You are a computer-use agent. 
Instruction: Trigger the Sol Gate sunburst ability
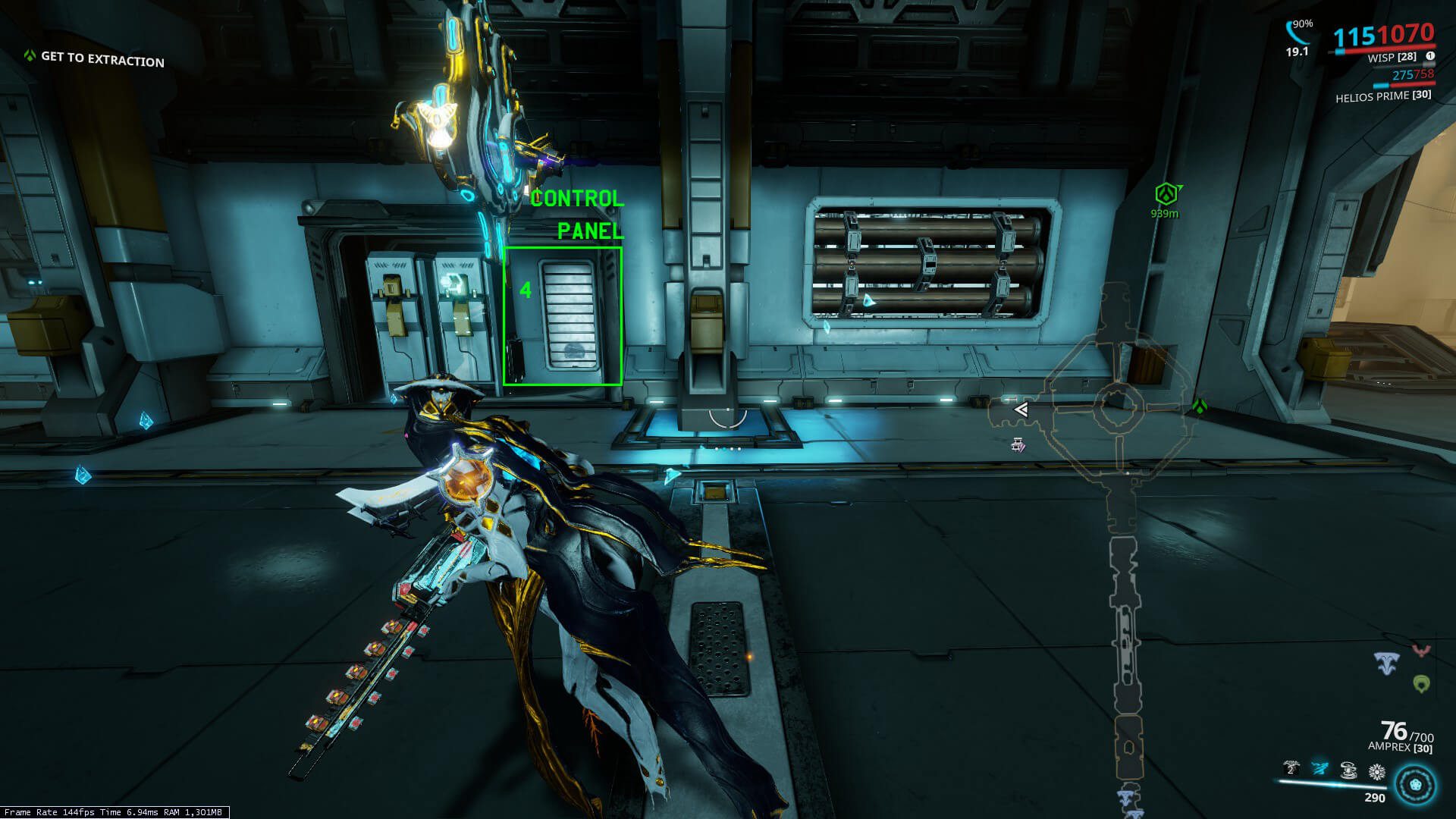pyautogui.click(x=1377, y=772)
